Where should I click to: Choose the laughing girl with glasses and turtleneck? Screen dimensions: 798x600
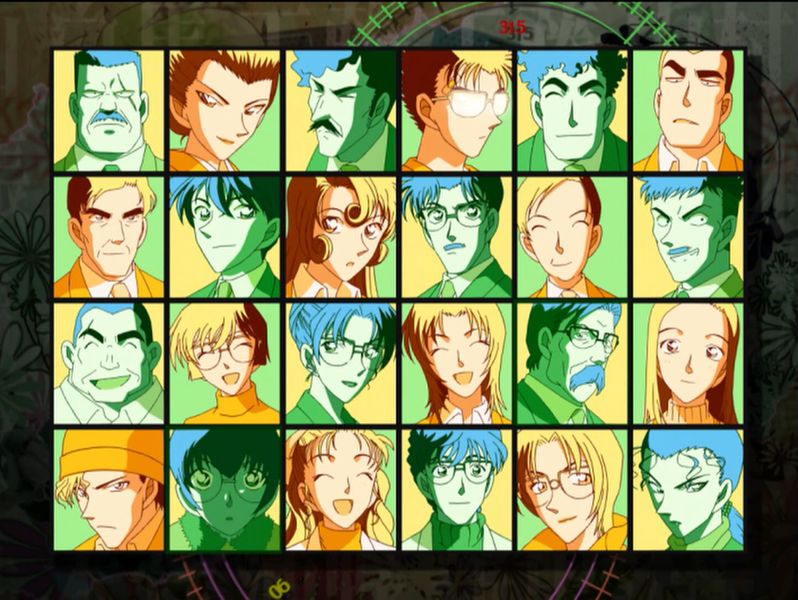coord(224,363)
